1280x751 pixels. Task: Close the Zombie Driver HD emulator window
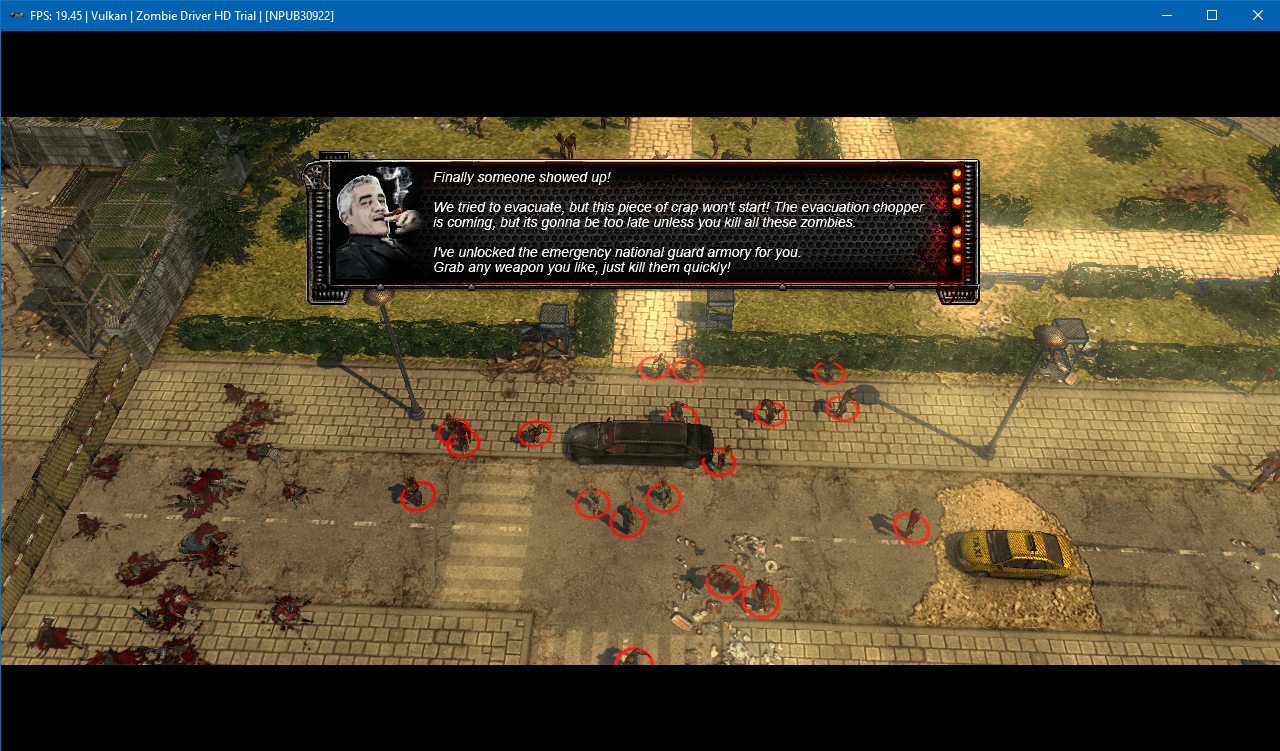coord(1257,15)
